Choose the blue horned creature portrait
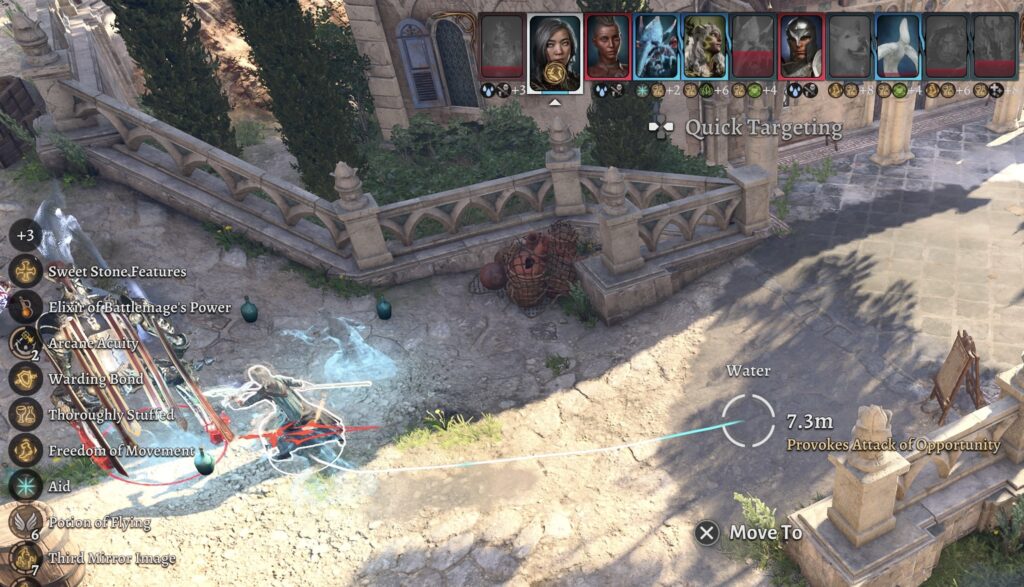 point(656,46)
